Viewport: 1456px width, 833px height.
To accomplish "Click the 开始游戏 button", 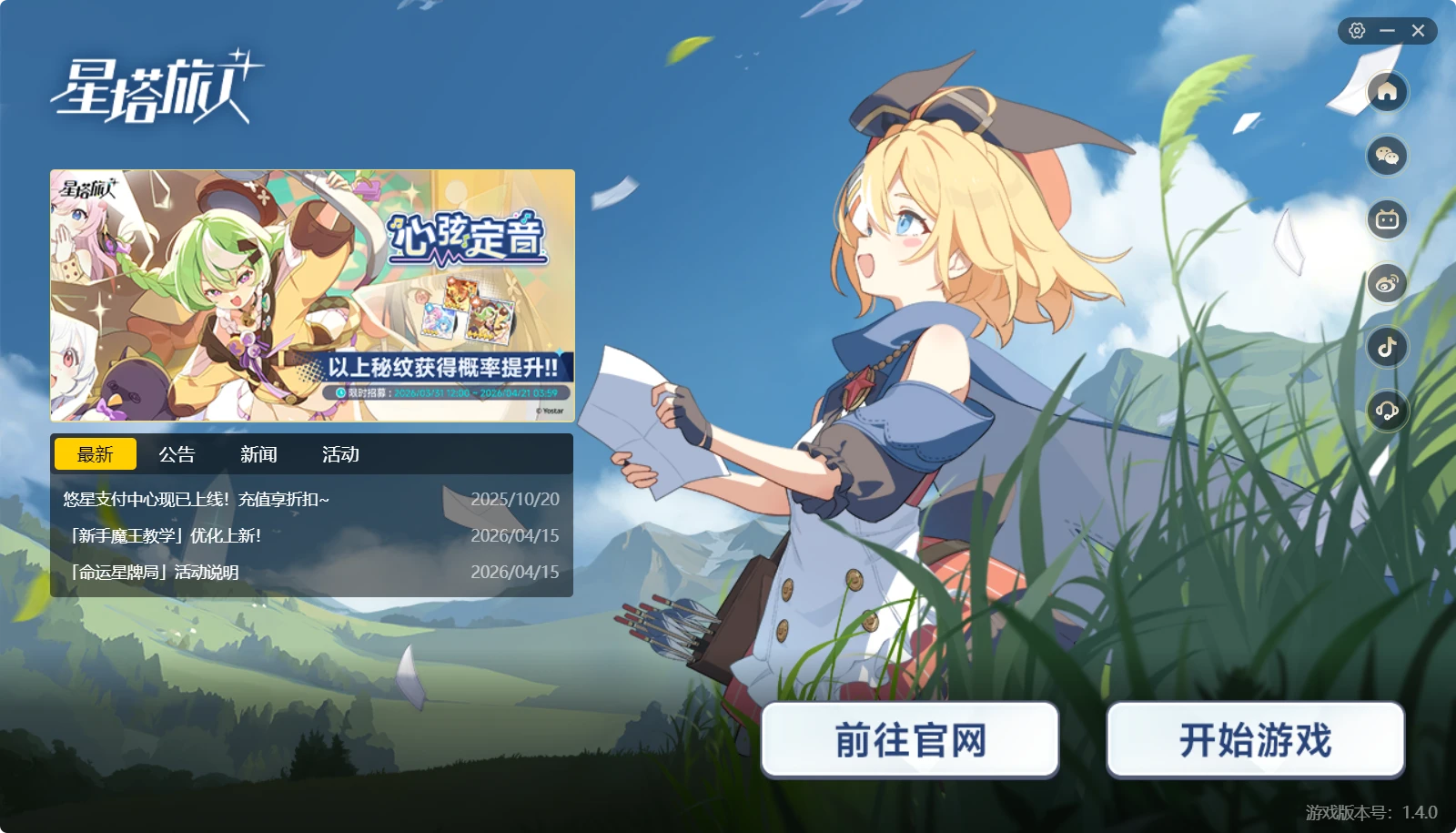I will pos(1256,741).
